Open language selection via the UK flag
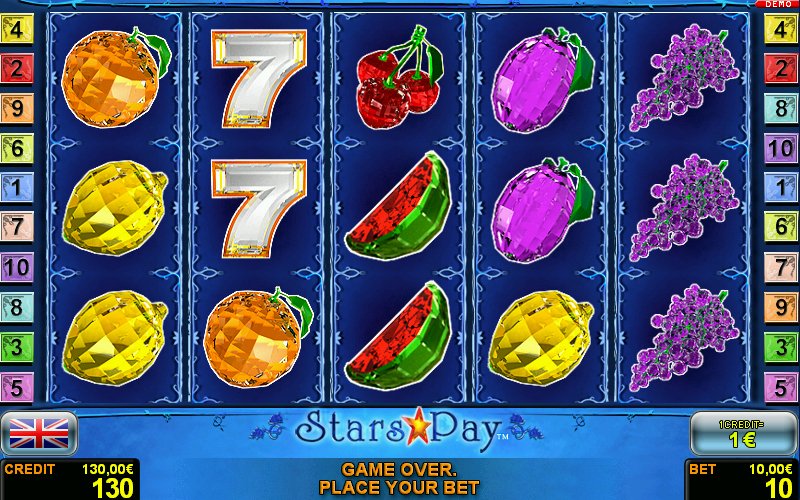 coord(39,432)
